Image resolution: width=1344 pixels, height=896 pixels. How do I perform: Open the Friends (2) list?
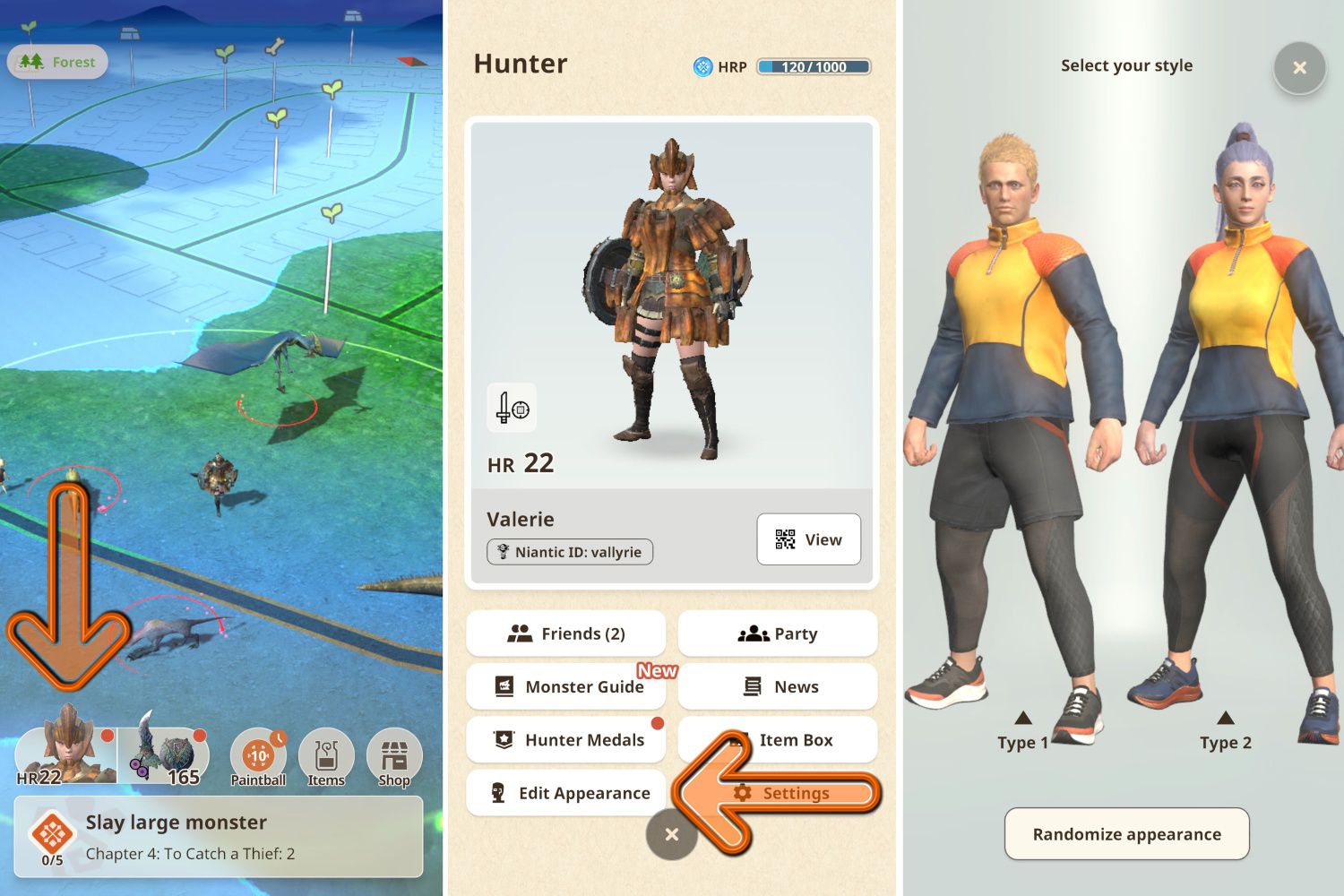click(x=565, y=633)
